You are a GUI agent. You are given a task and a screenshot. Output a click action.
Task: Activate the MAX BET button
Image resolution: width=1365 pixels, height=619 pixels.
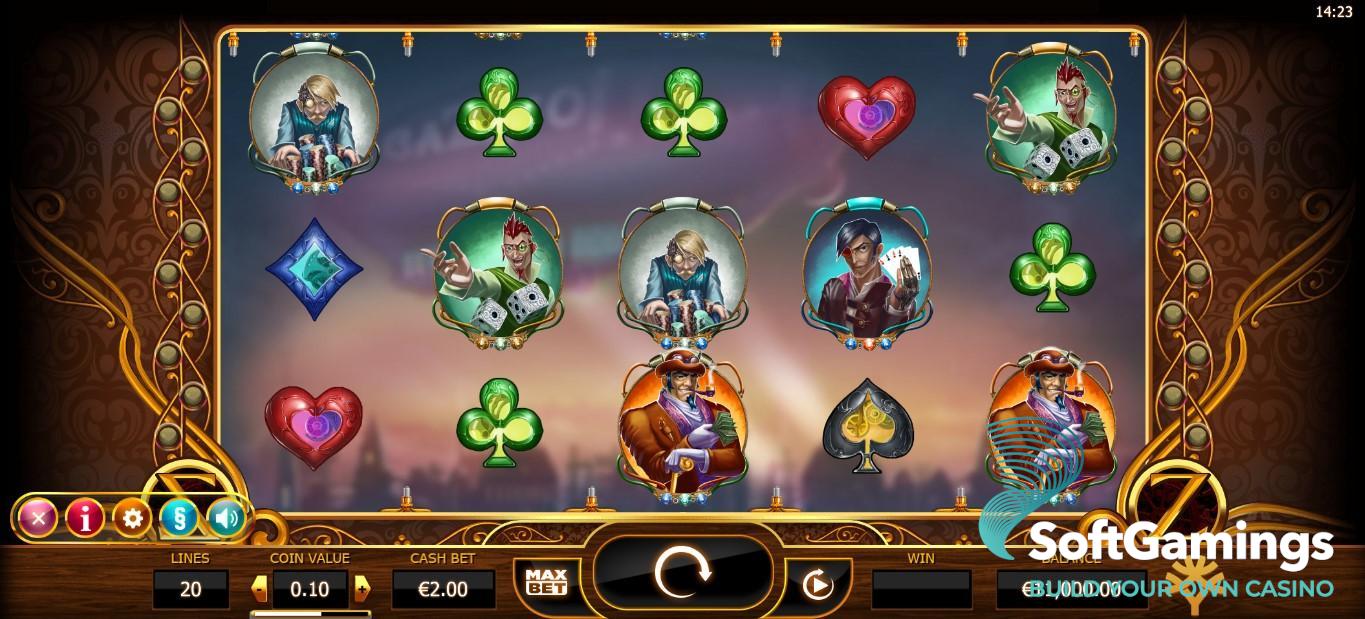(x=546, y=582)
